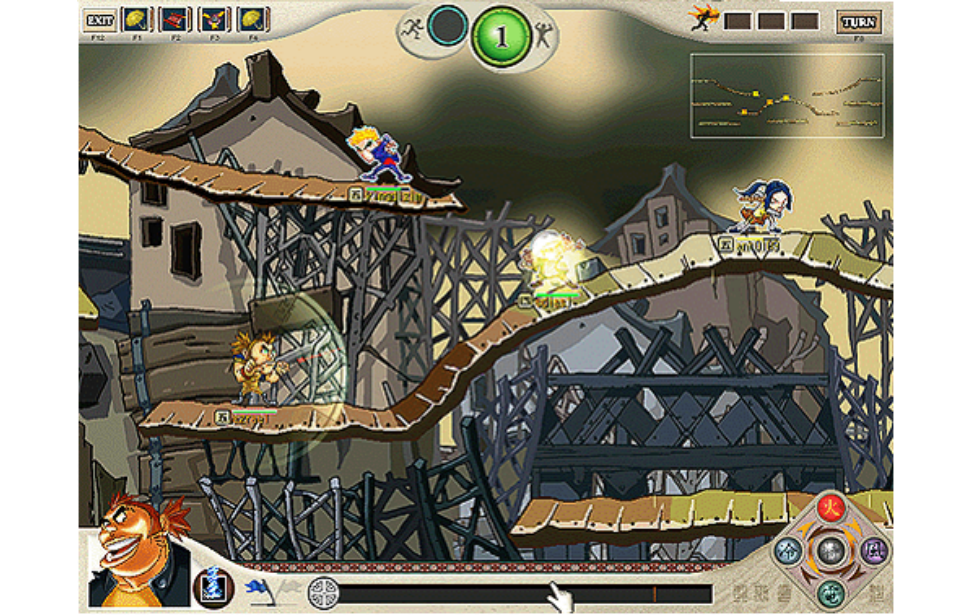Screen dimensions: 973x615
Task: Click the stage minimap
Action: [787, 96]
